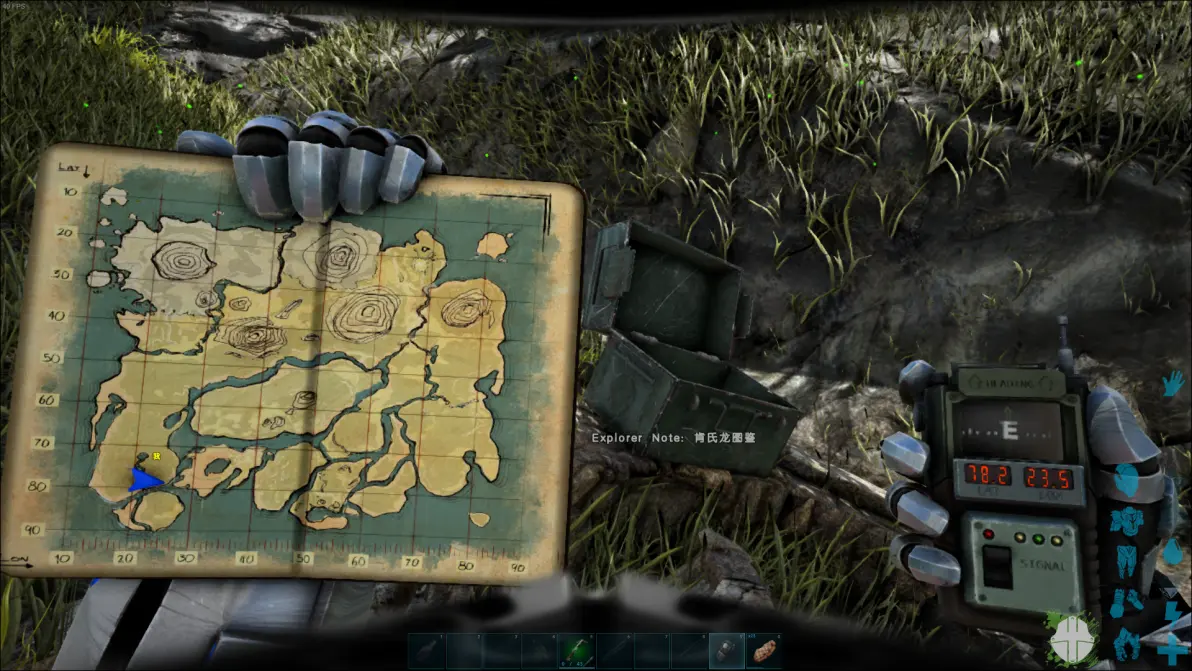Screen dimensions: 1192x671
Task: Click the blue player arrow on the map
Action: pos(145,481)
